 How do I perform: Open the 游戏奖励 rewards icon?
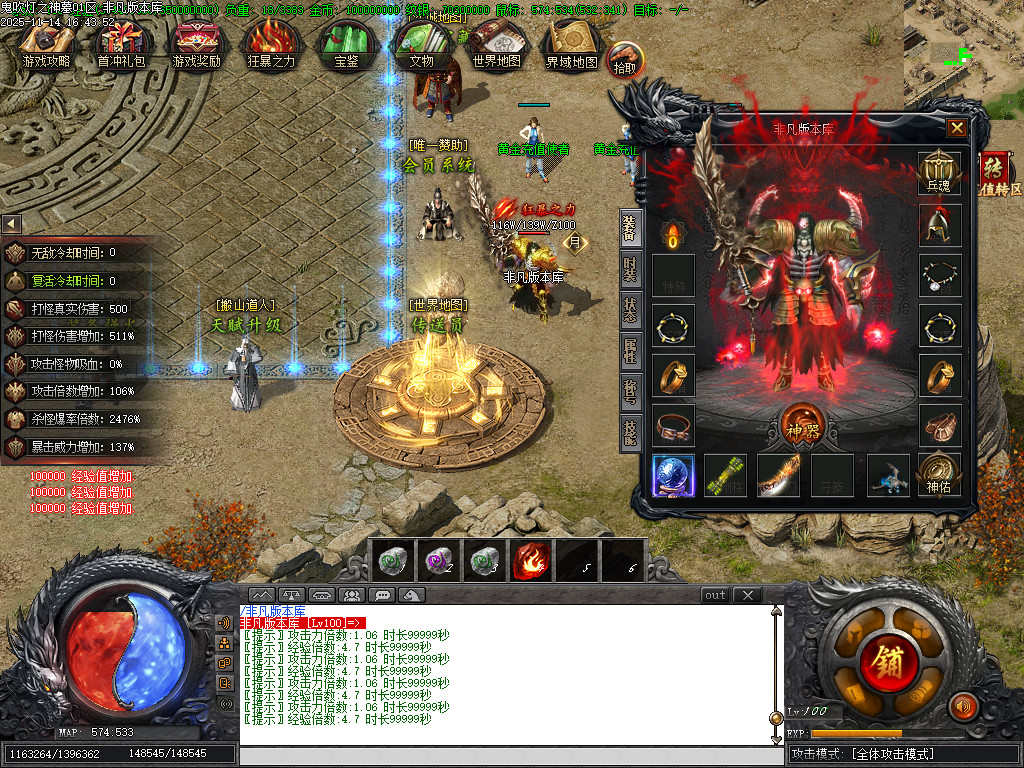[196, 45]
